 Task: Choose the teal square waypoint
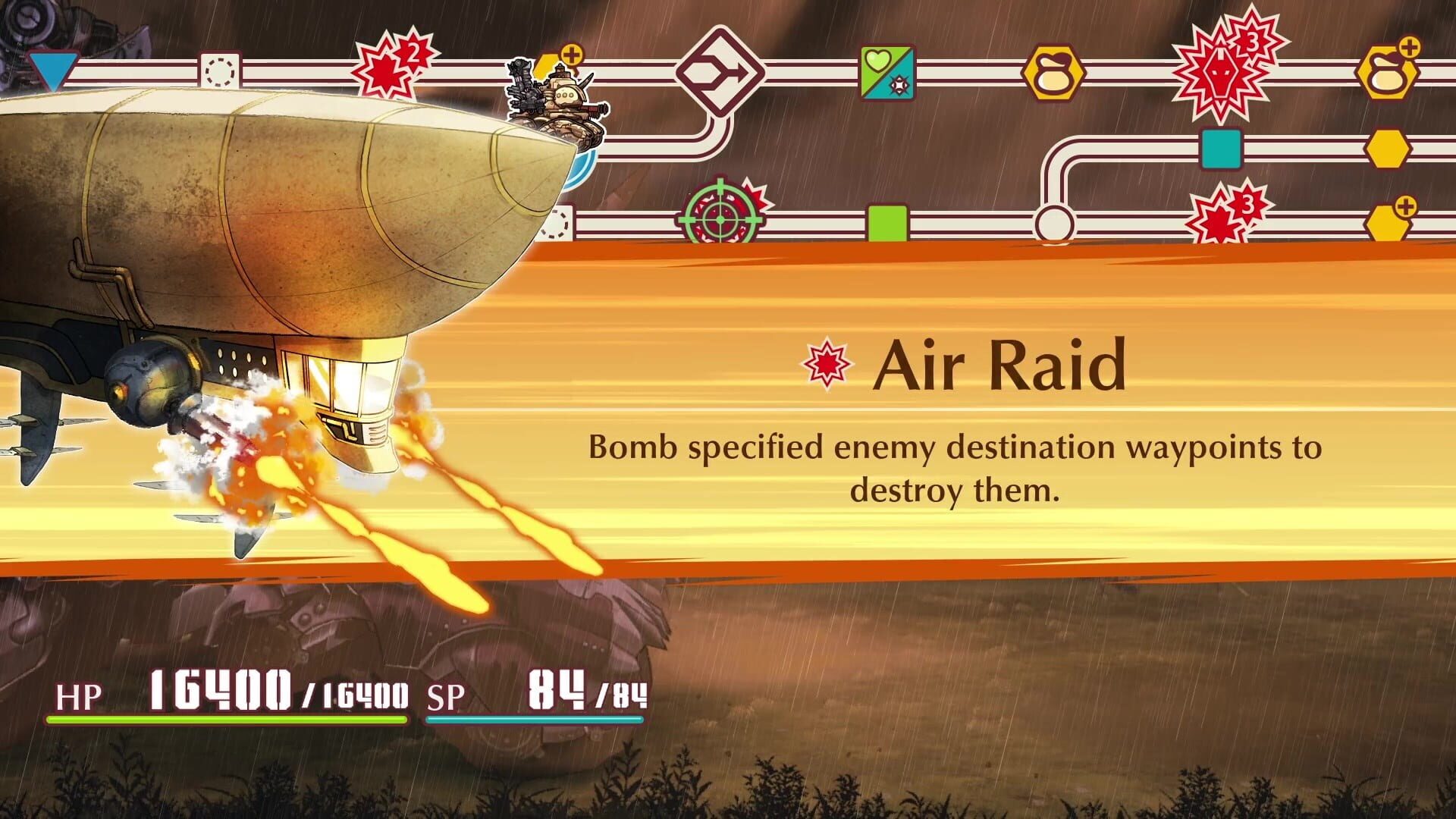(1221, 149)
